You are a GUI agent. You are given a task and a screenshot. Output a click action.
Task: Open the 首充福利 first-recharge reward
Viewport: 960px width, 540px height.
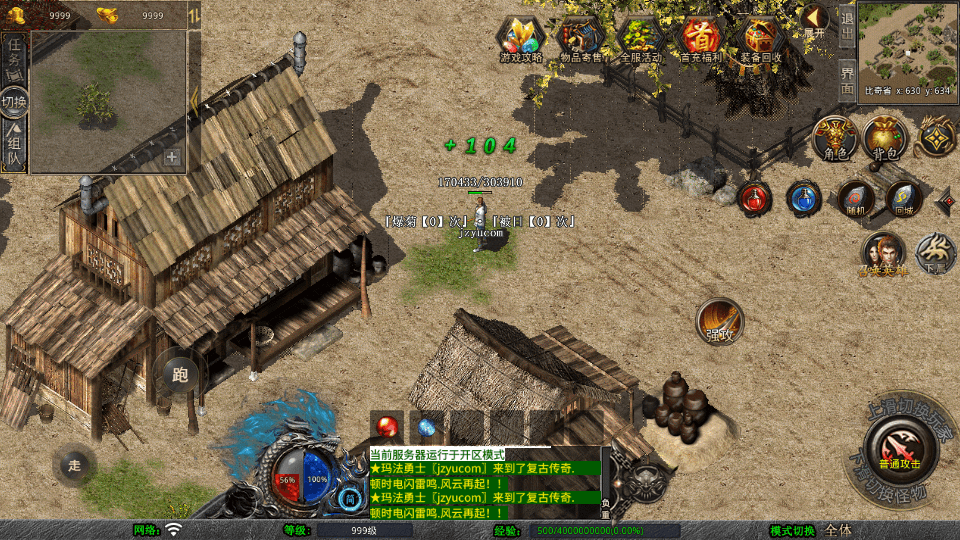[x=701, y=40]
